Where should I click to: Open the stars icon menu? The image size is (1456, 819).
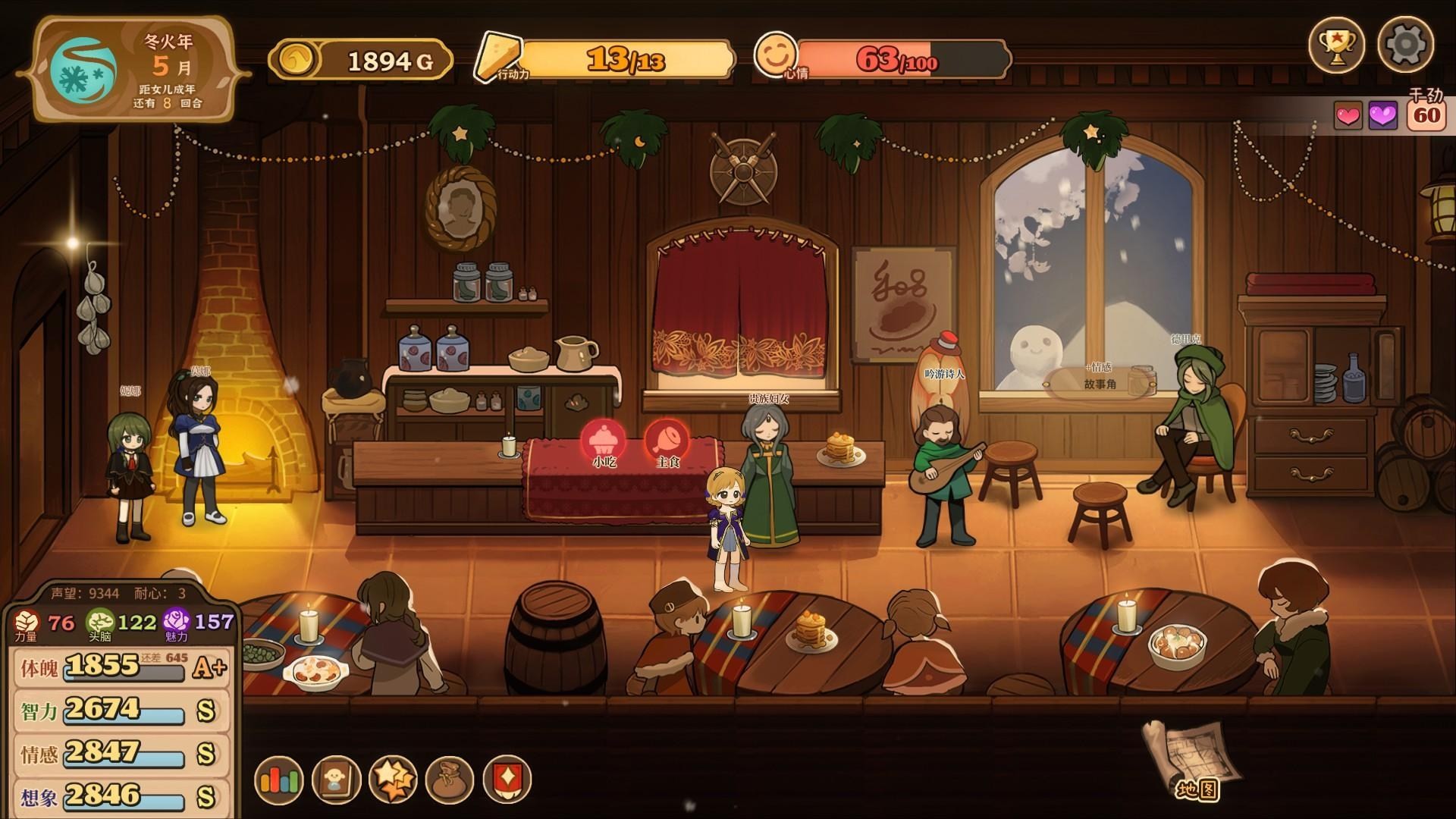coord(393,780)
